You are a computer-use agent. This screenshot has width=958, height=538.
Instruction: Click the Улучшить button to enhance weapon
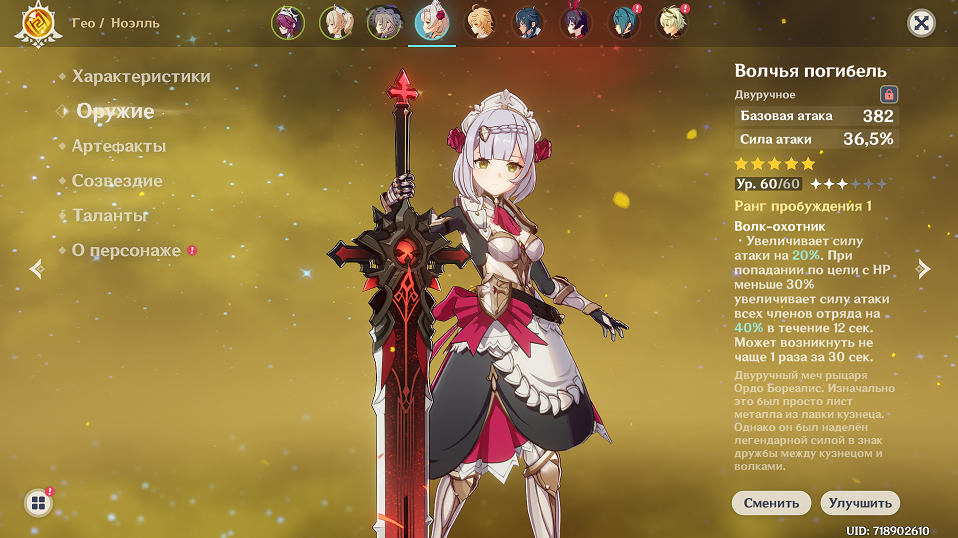(860, 503)
